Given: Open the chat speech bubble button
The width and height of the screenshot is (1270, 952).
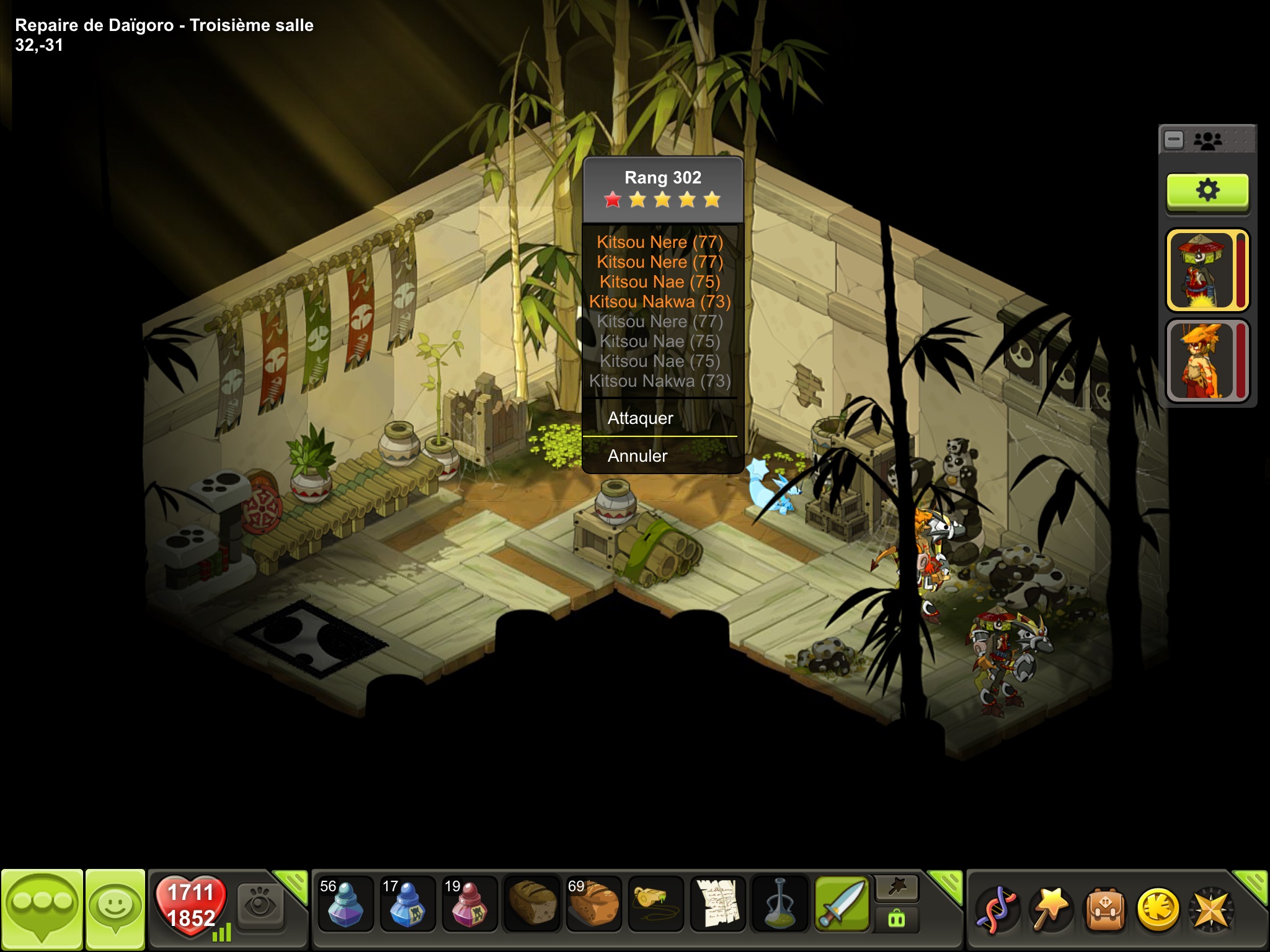Looking at the screenshot, I should click(42, 909).
